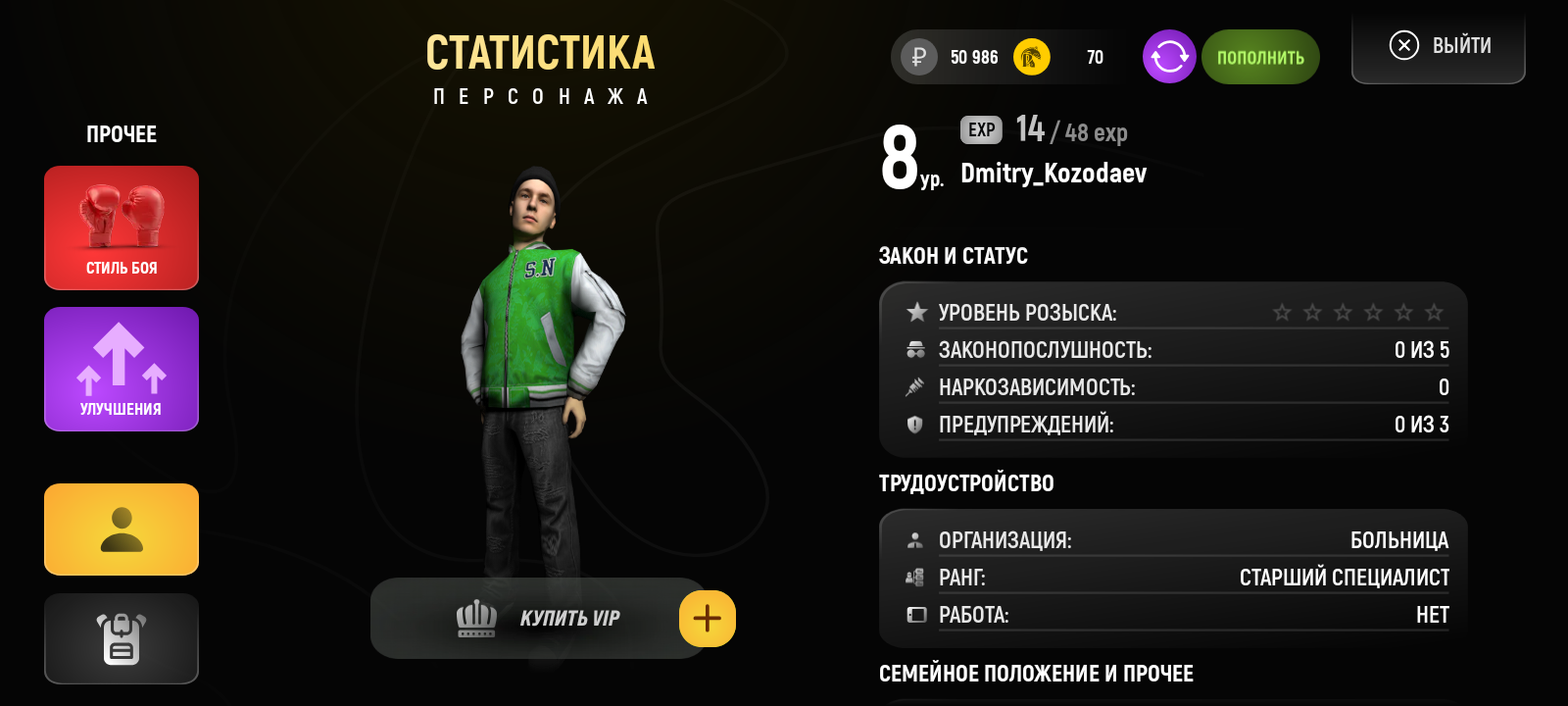Select the ПРОЧЕЕ sidebar menu header
1568x706 pixels.
pos(121,134)
